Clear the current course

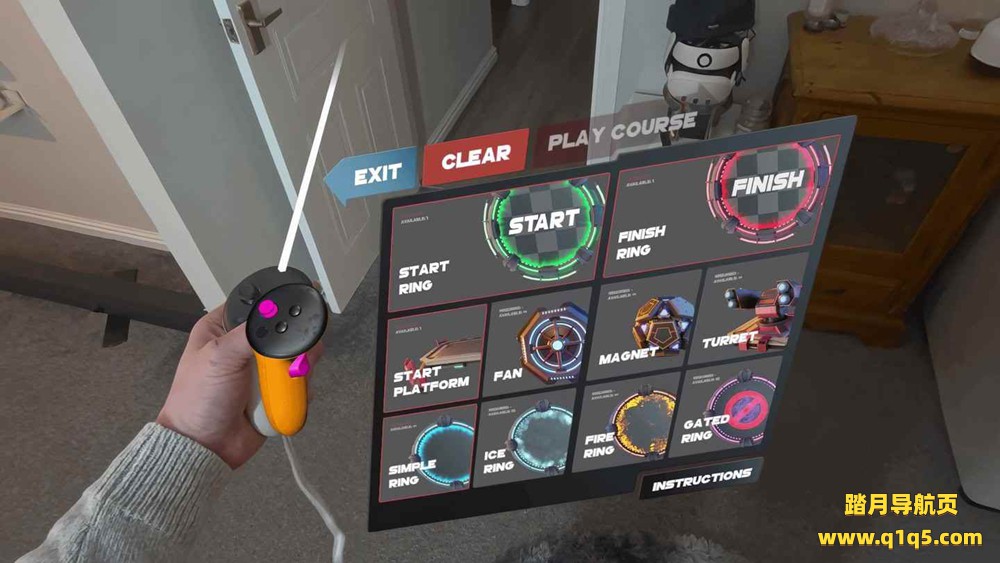[475, 157]
